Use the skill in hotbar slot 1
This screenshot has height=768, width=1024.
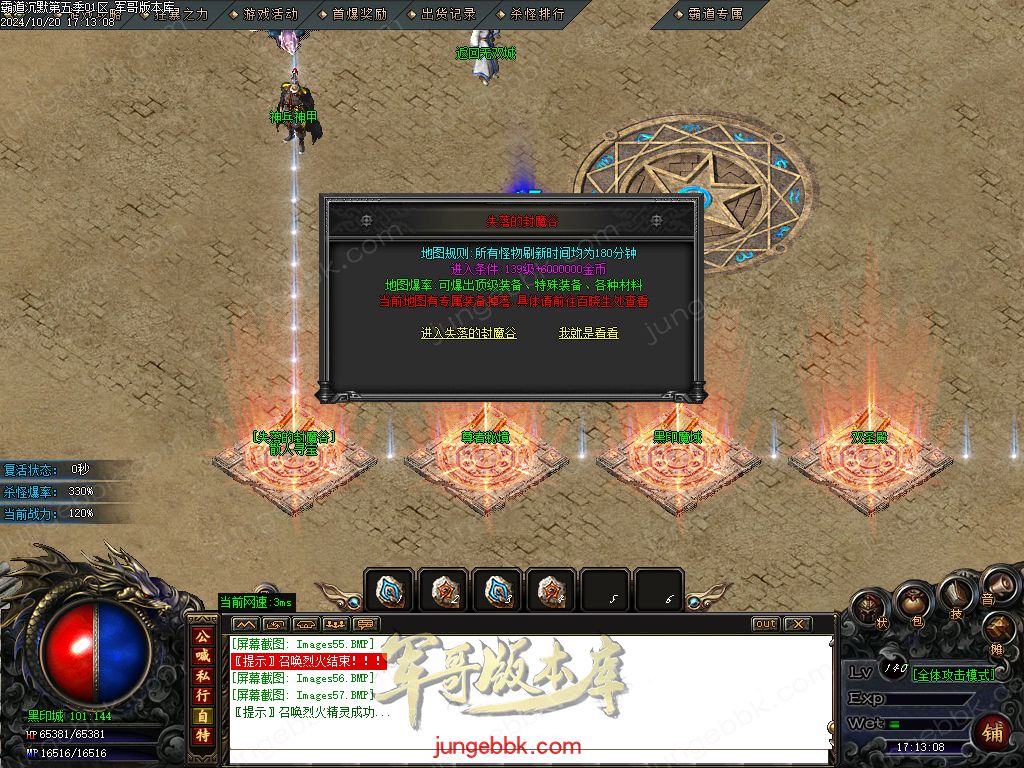click(388, 590)
